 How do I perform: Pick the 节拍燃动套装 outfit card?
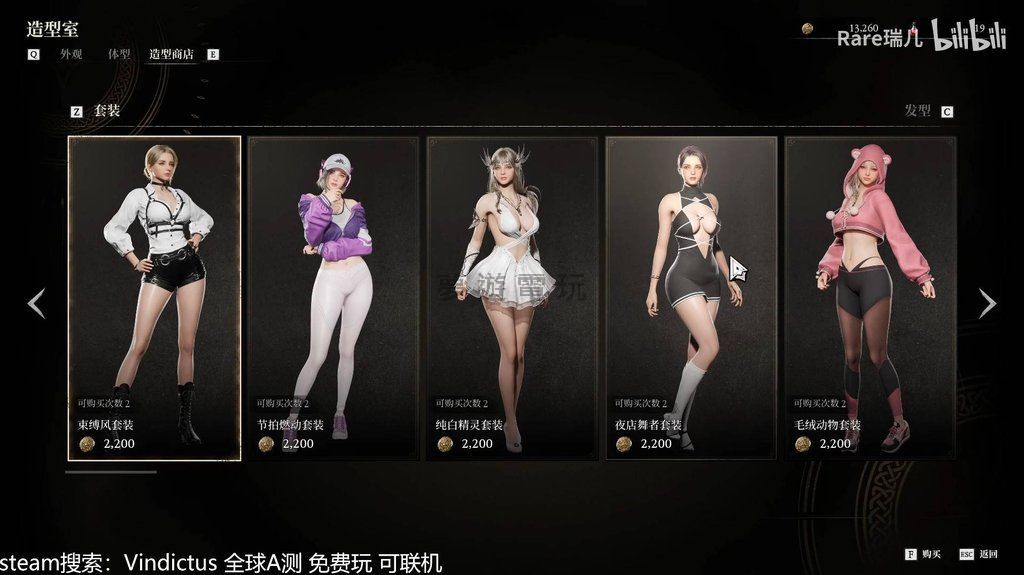pyautogui.click(x=333, y=298)
